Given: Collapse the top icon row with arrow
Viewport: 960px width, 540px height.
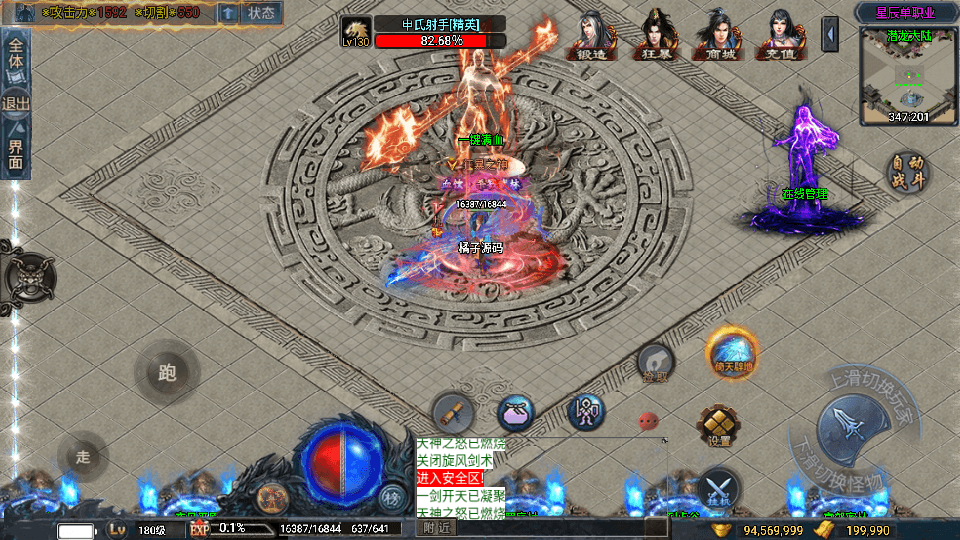Looking at the screenshot, I should 830,34.
